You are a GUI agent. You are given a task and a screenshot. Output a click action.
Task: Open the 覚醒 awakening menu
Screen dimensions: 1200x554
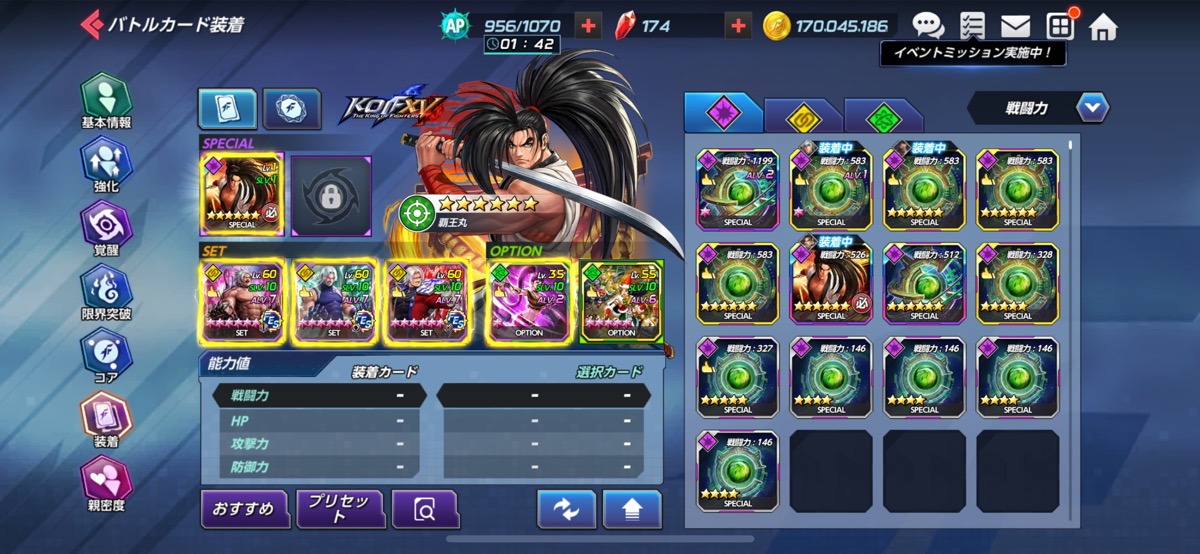106,229
